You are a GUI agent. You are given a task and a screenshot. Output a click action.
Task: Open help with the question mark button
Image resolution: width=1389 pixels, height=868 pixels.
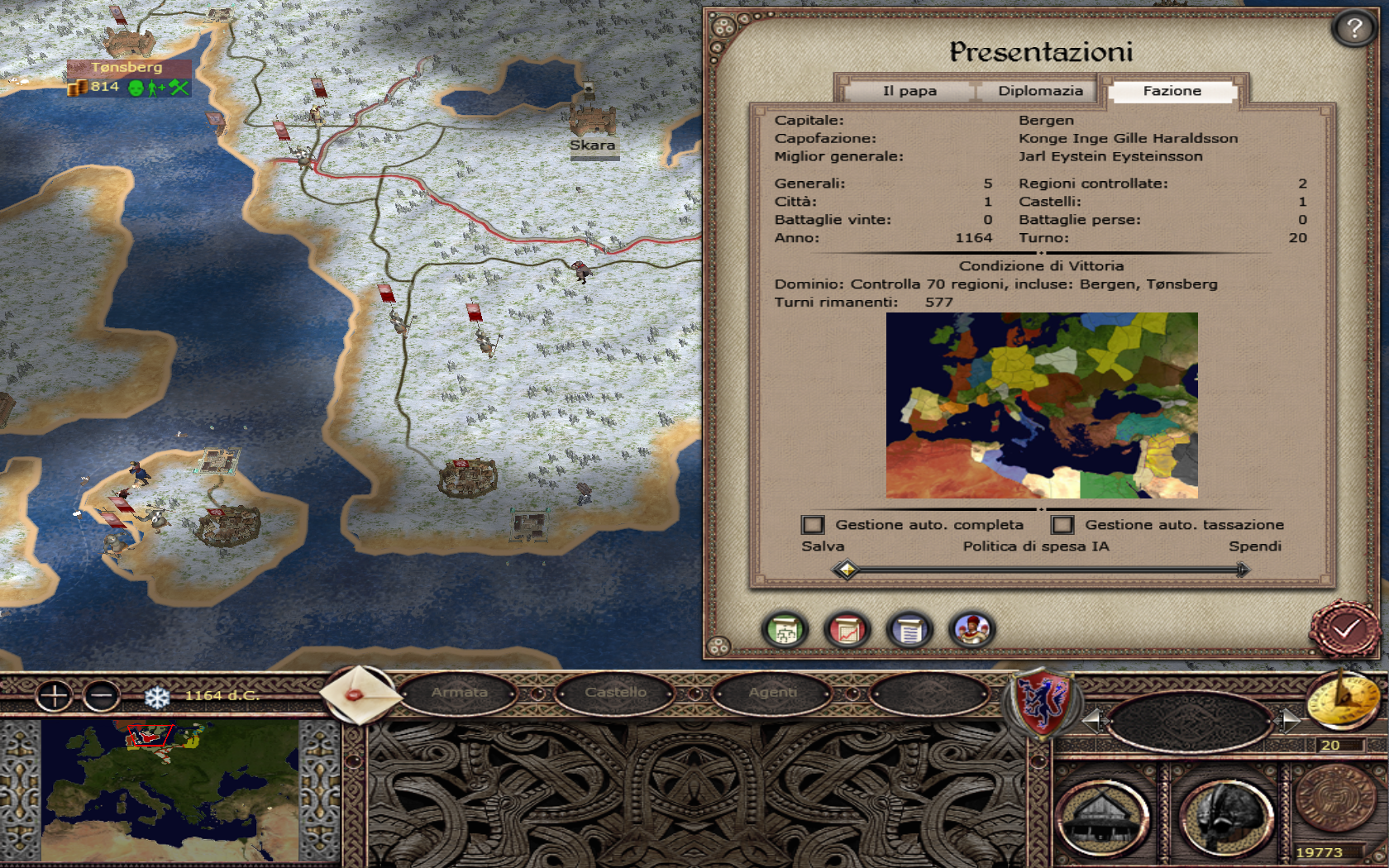[x=1353, y=29]
